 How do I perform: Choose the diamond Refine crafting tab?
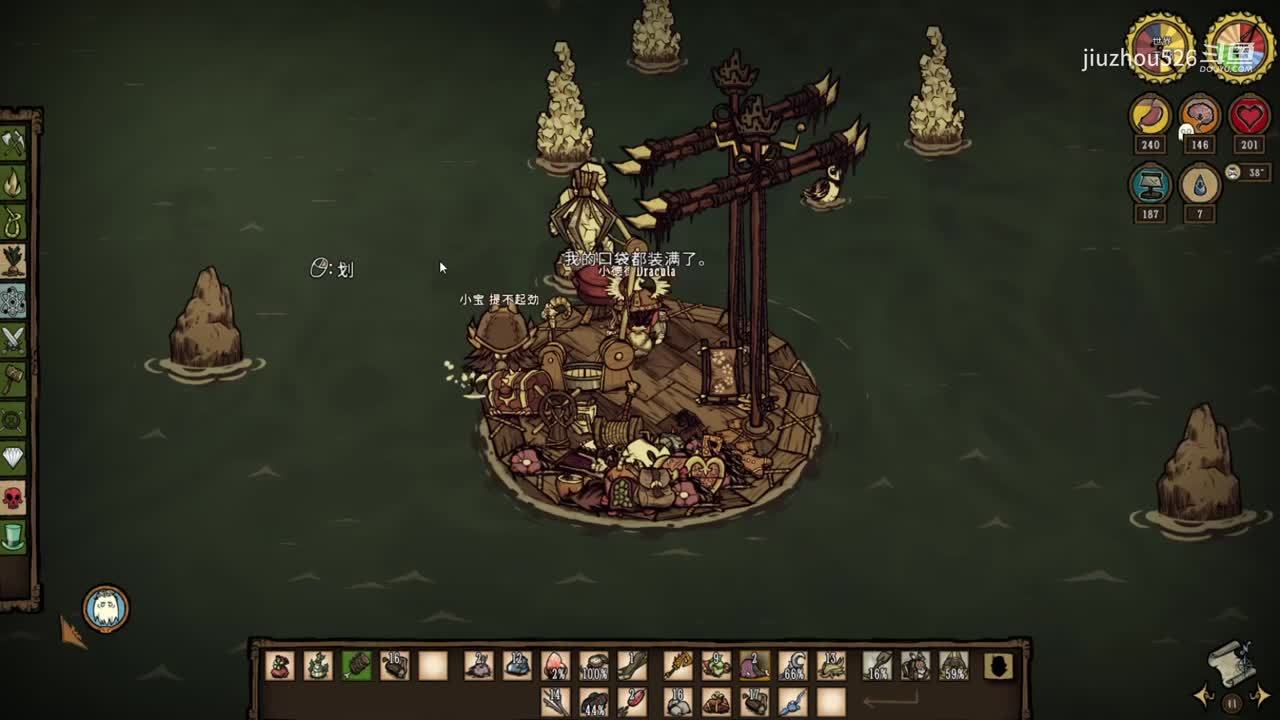click(13, 458)
